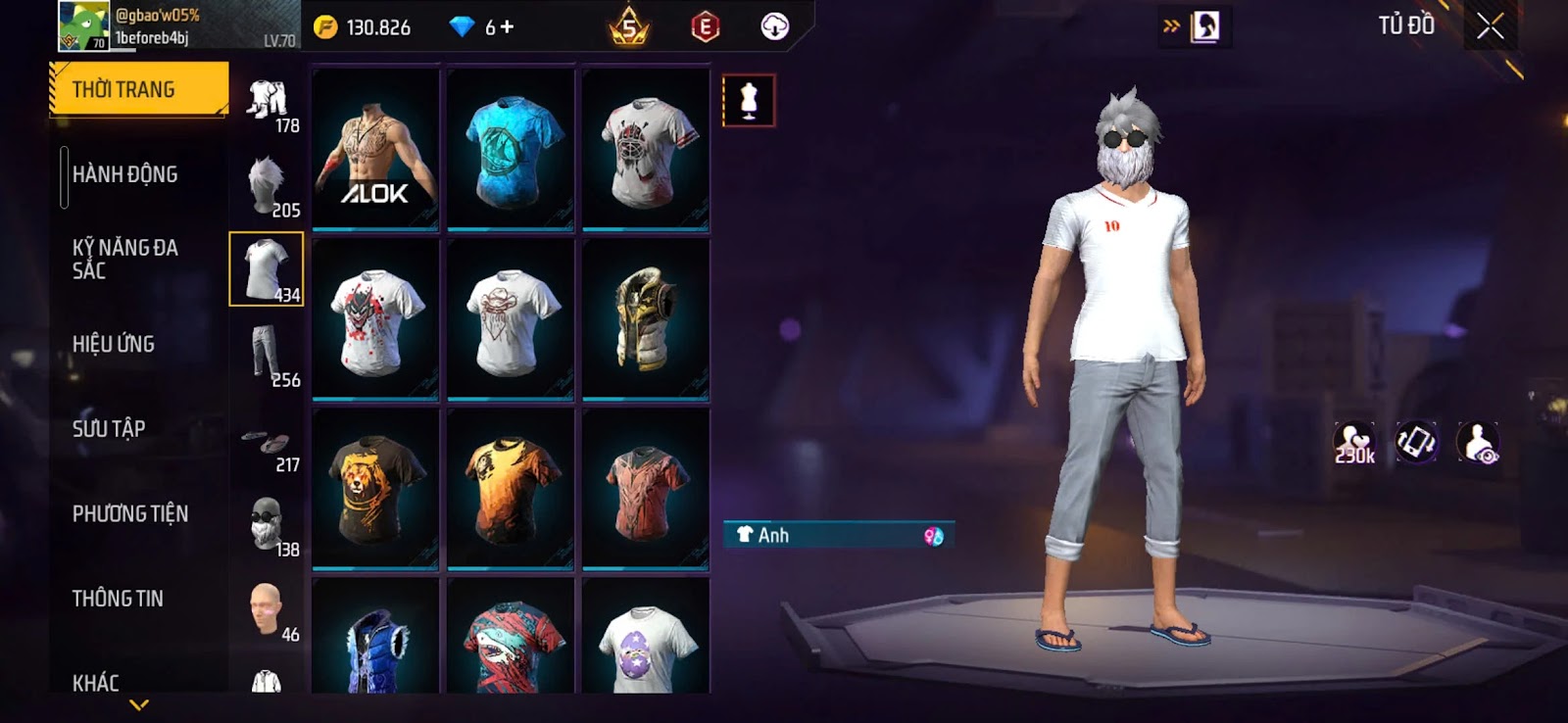Select the Hiệu Ứng category
This screenshot has height=723, width=1568.
(x=114, y=344)
